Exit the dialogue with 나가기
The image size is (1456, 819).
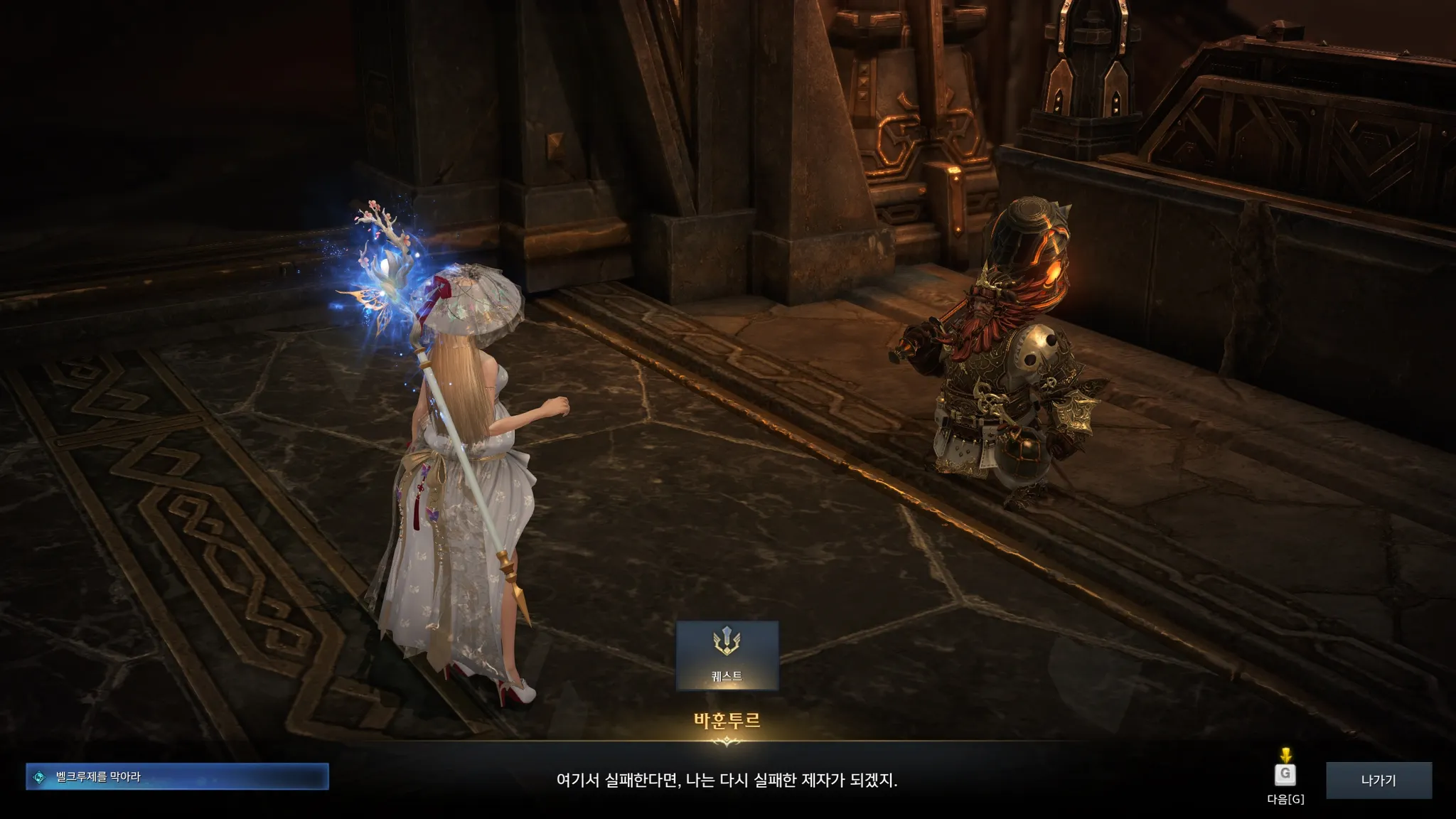tap(1378, 780)
